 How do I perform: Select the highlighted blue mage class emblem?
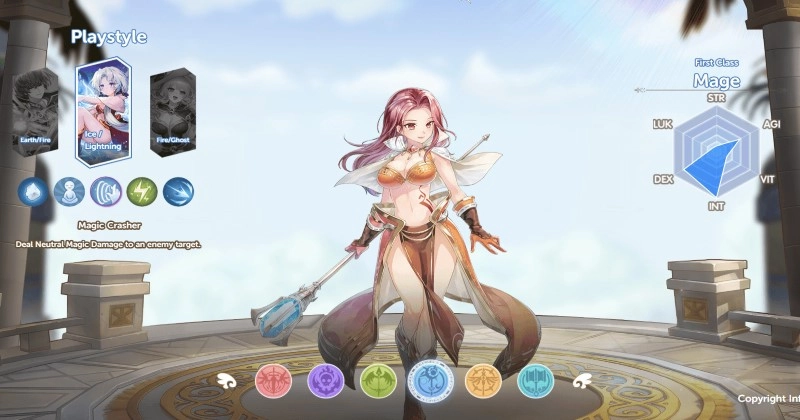pyautogui.click(x=429, y=379)
